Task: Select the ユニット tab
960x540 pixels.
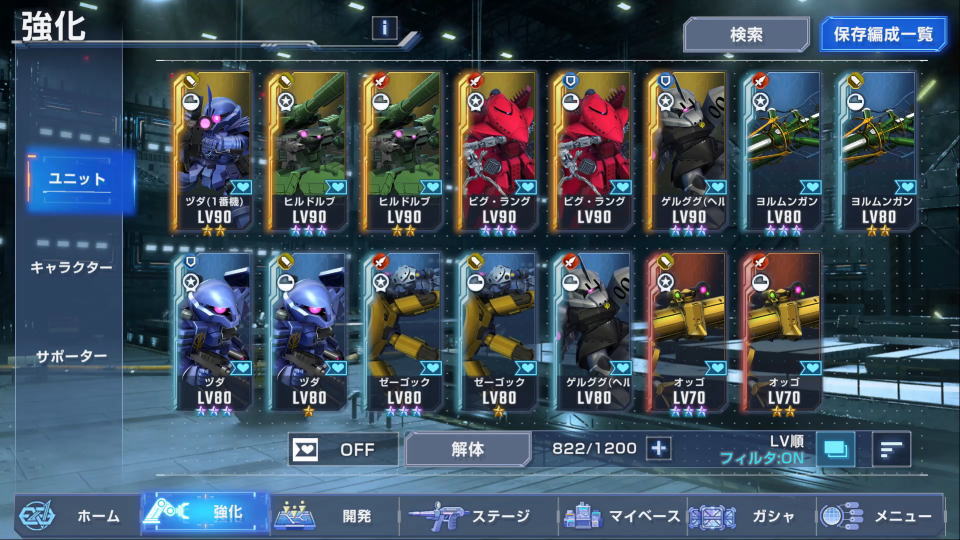Action: [x=78, y=179]
